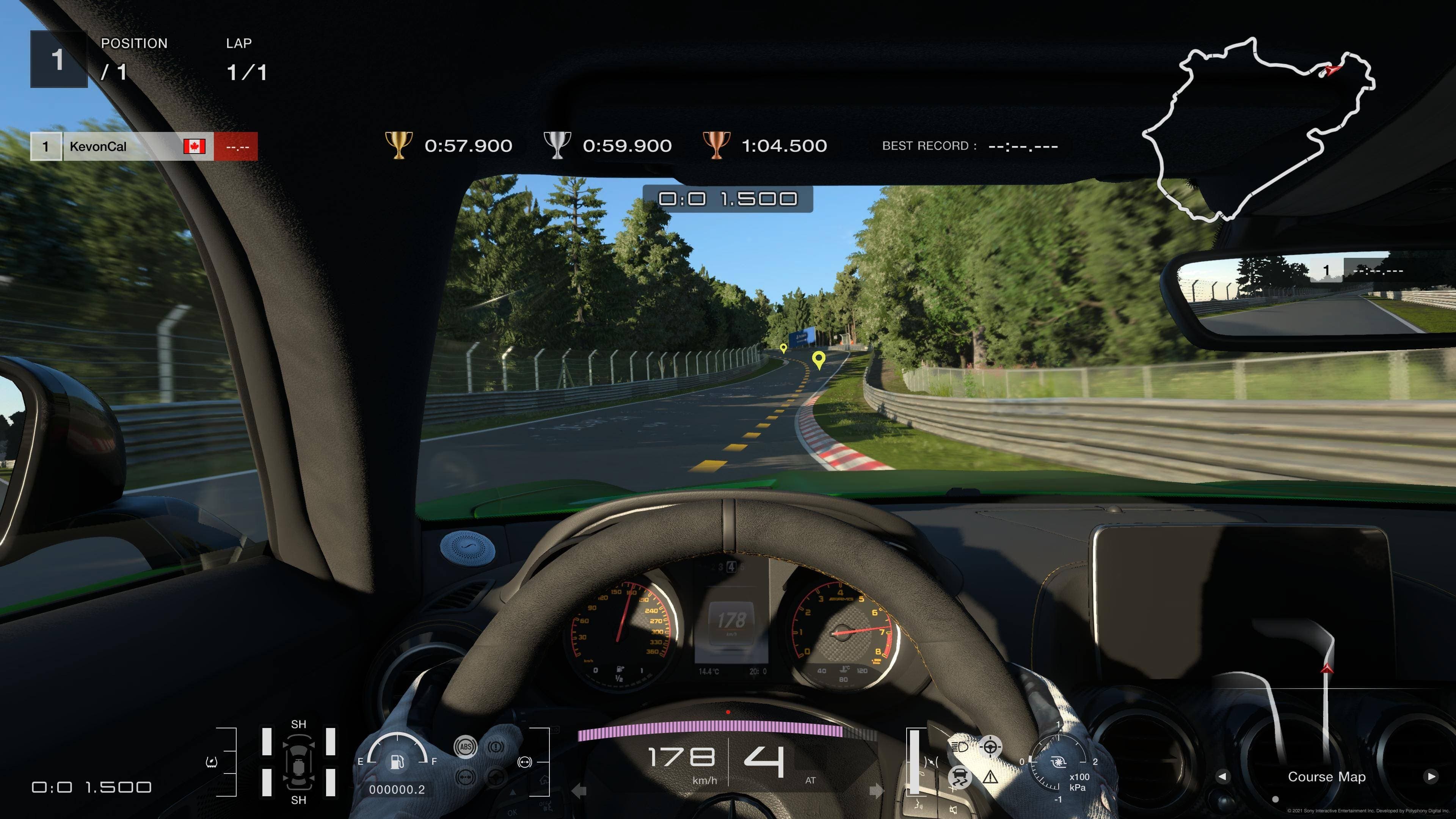Select the tire pressure warning icon
Screen dimensions: 1456x819
(212, 762)
